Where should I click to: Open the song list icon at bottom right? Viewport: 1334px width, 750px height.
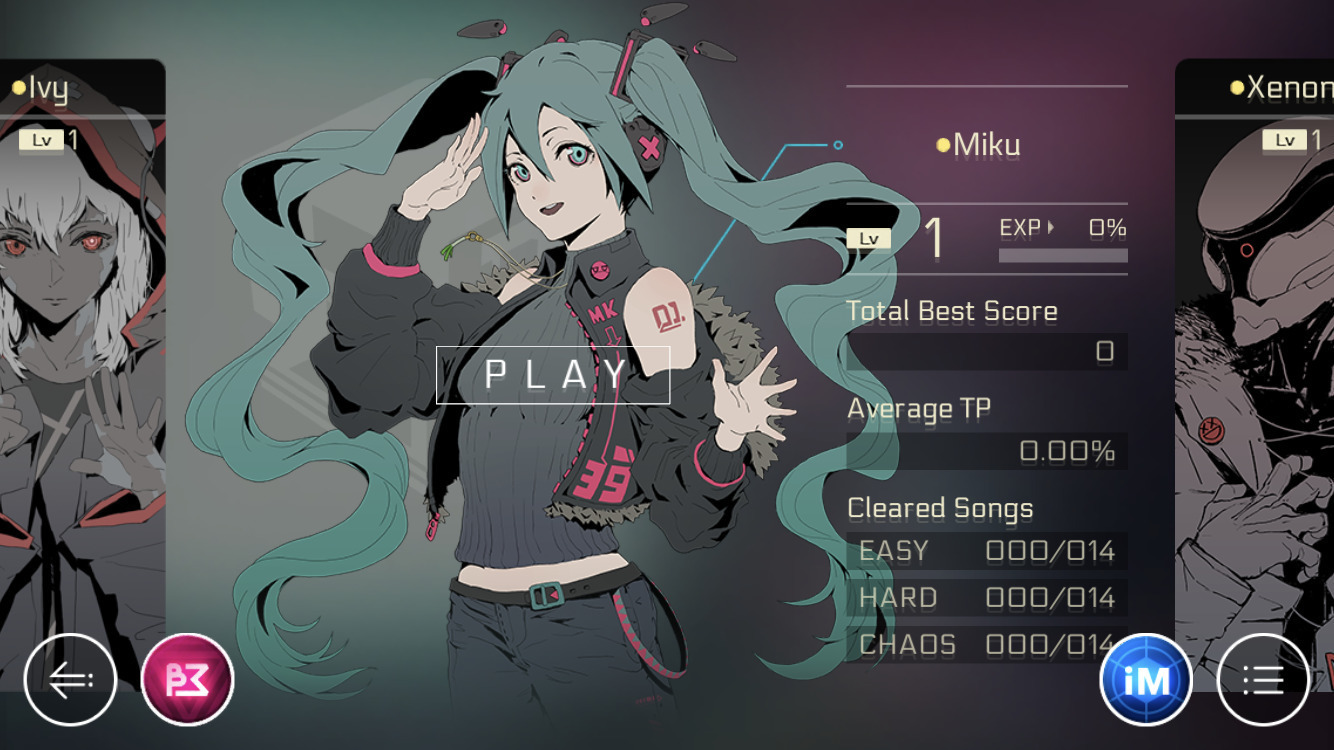point(1262,679)
